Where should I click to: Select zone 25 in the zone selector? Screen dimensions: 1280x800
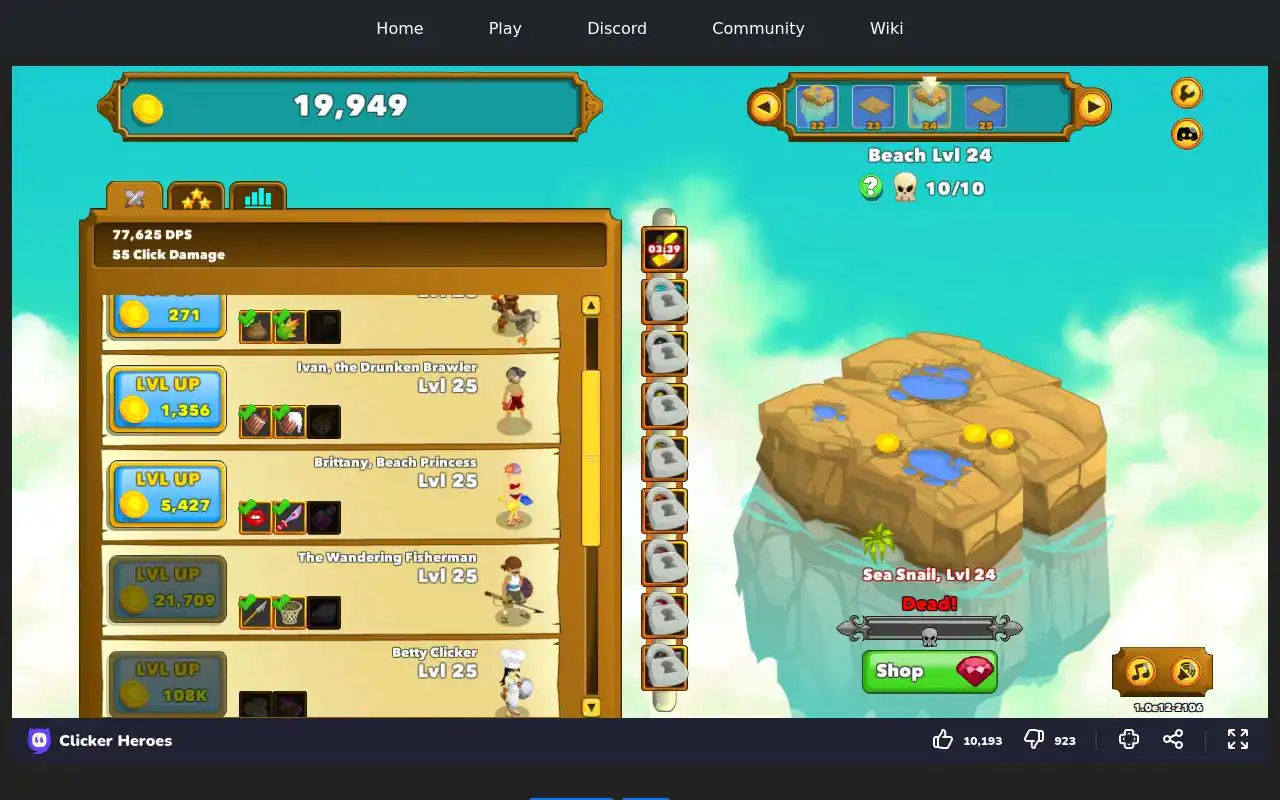point(985,107)
